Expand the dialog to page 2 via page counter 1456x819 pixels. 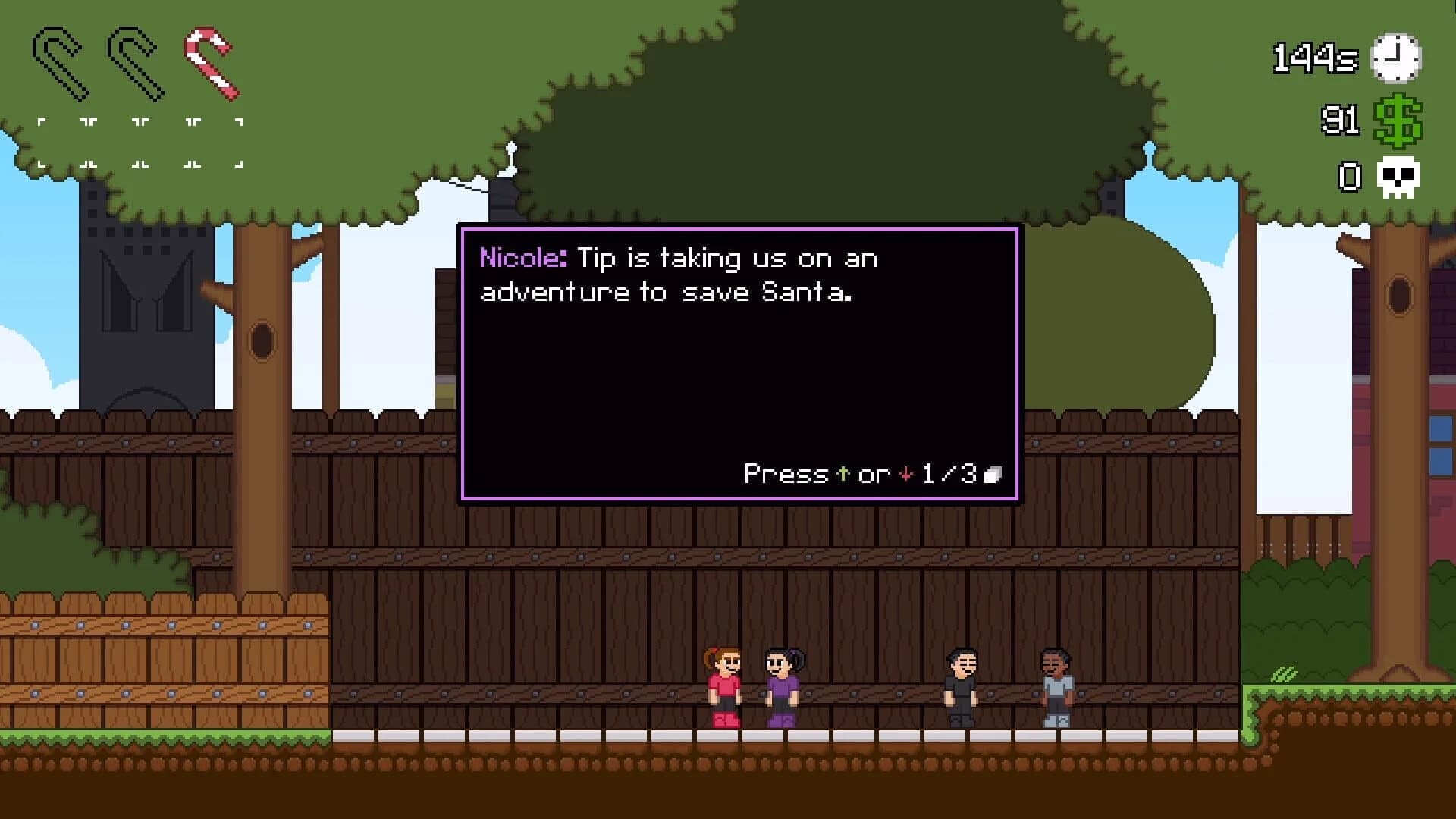(943, 473)
